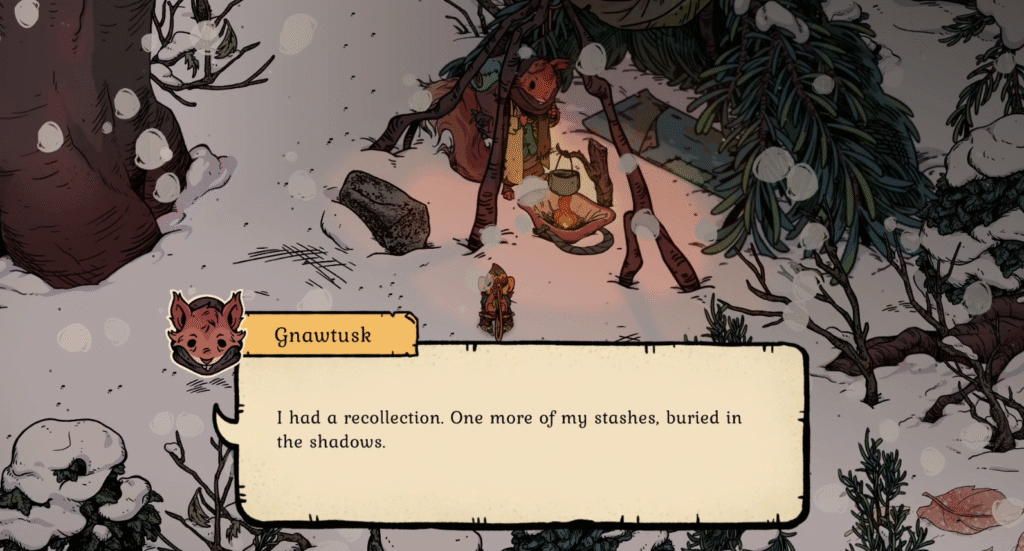Click the dialogue box to advance Gnawtusk's line

coord(520,433)
